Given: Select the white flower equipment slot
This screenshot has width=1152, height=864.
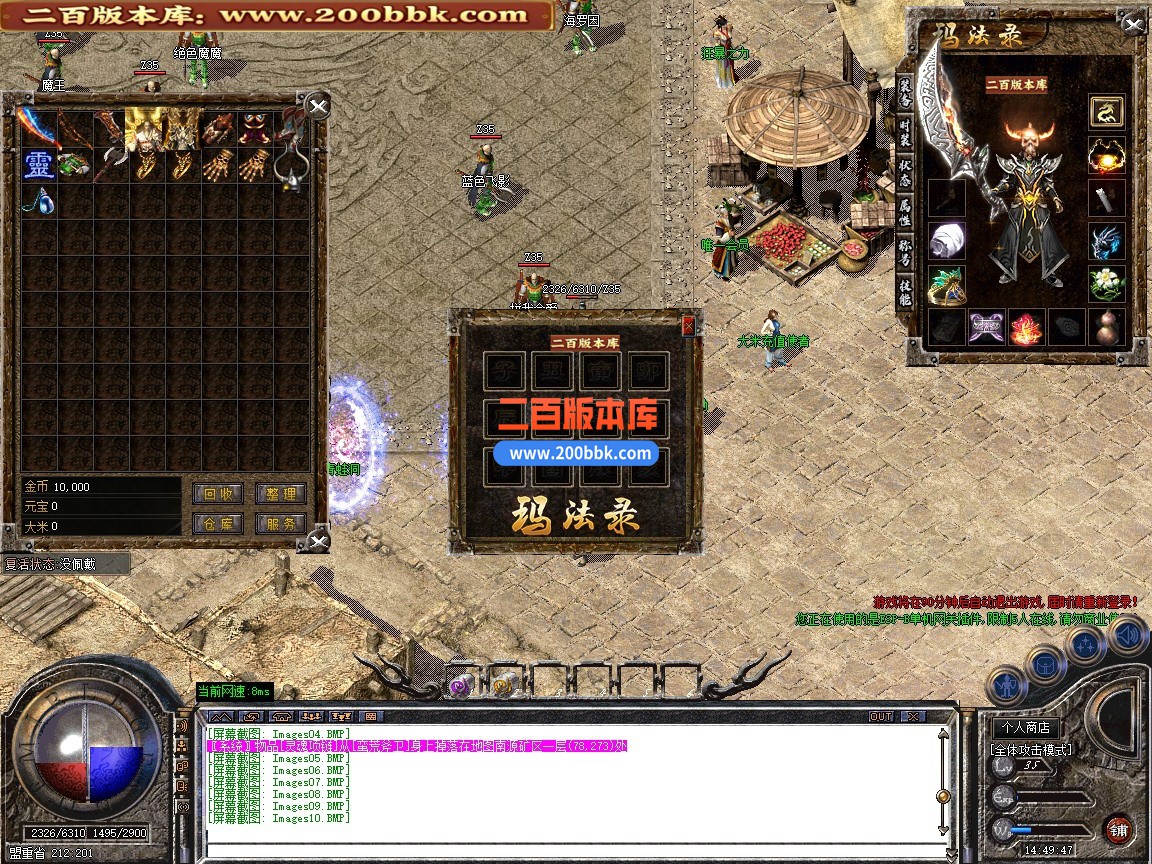Looking at the screenshot, I should tap(1106, 283).
